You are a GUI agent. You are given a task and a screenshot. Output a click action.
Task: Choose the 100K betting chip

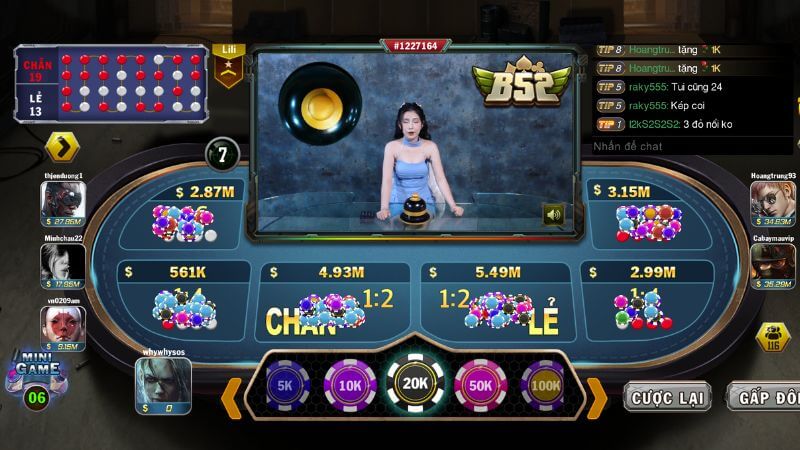(543, 385)
